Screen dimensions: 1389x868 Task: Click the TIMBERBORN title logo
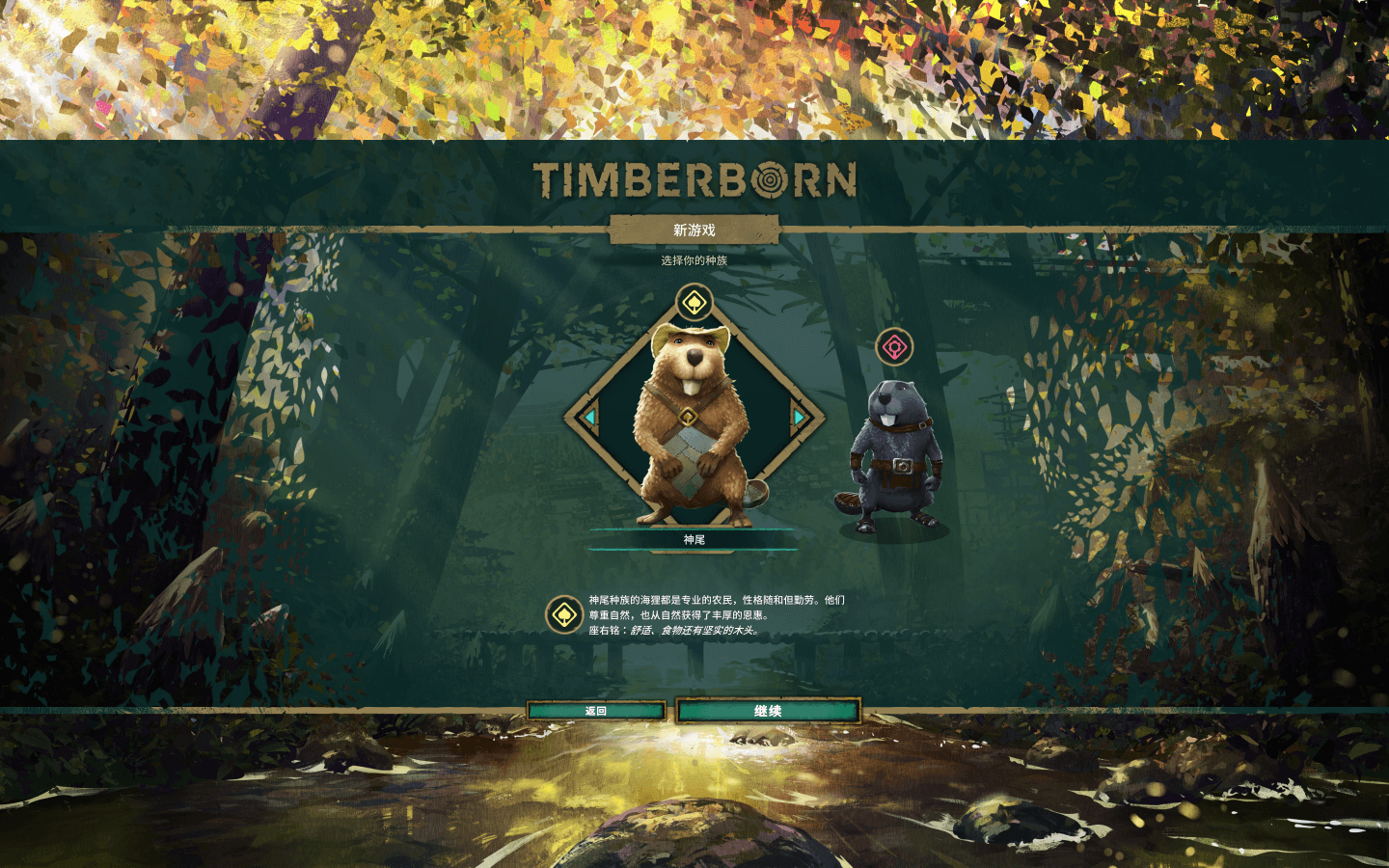694,179
